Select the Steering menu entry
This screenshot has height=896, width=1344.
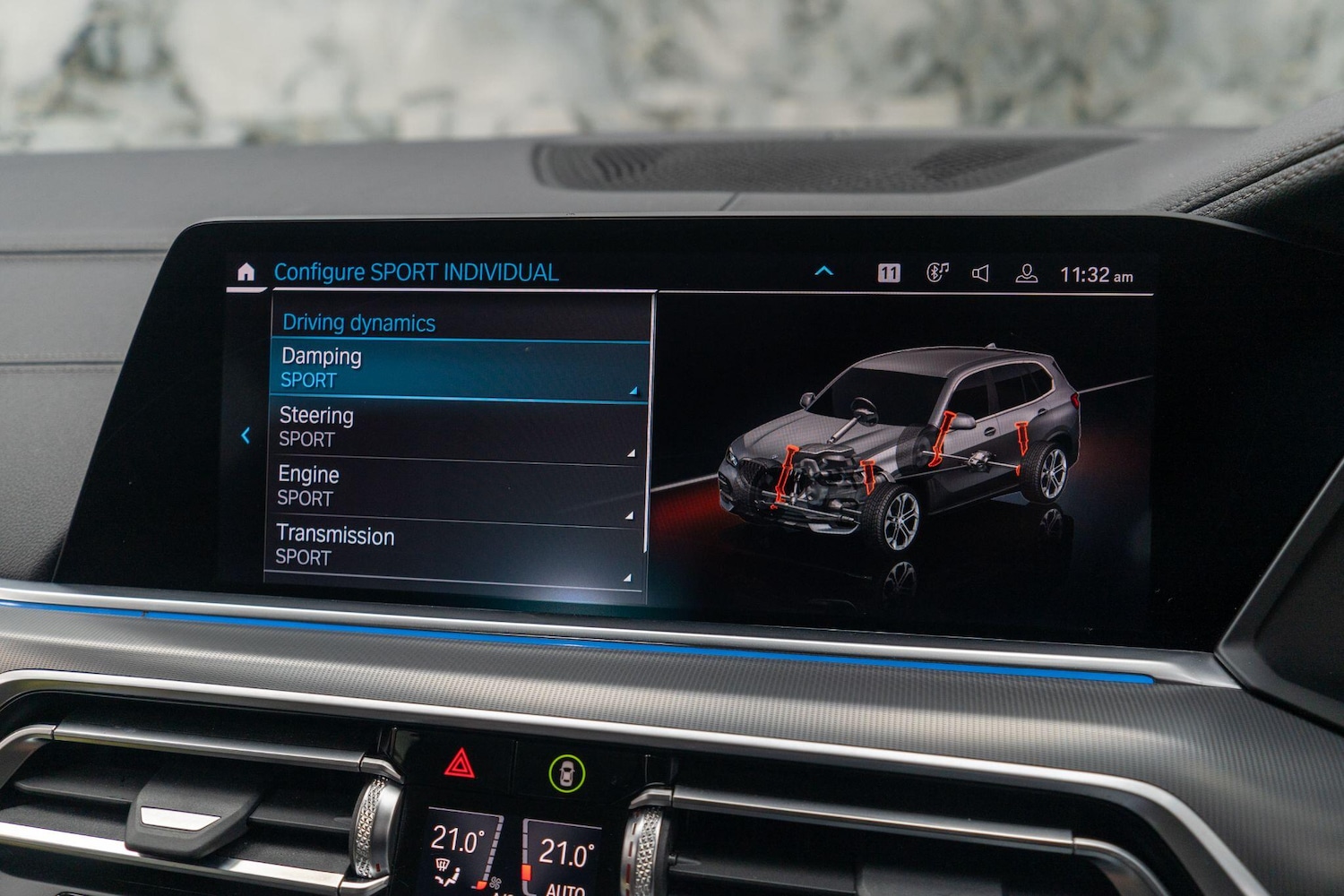[455, 427]
